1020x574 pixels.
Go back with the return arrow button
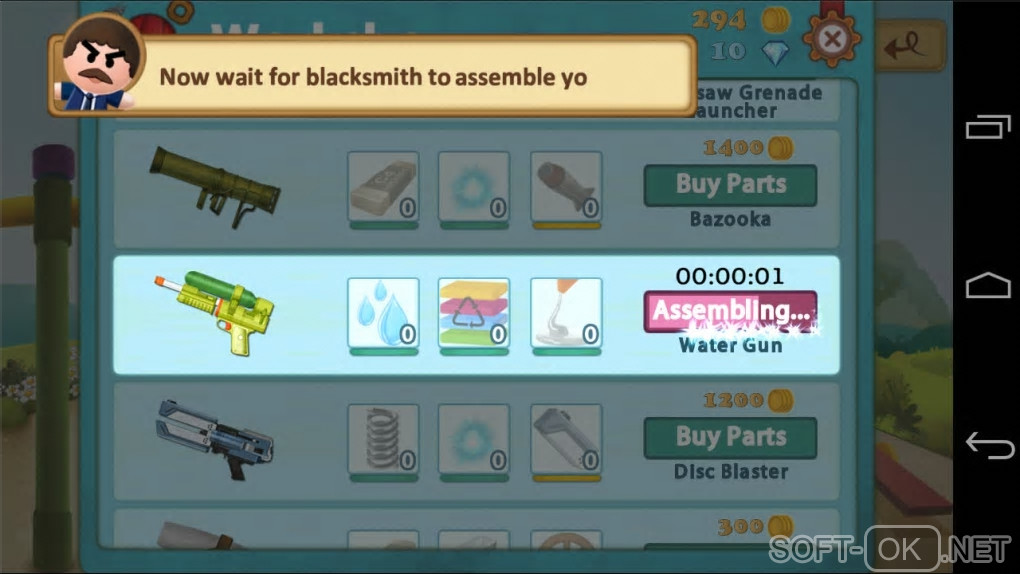pos(909,45)
